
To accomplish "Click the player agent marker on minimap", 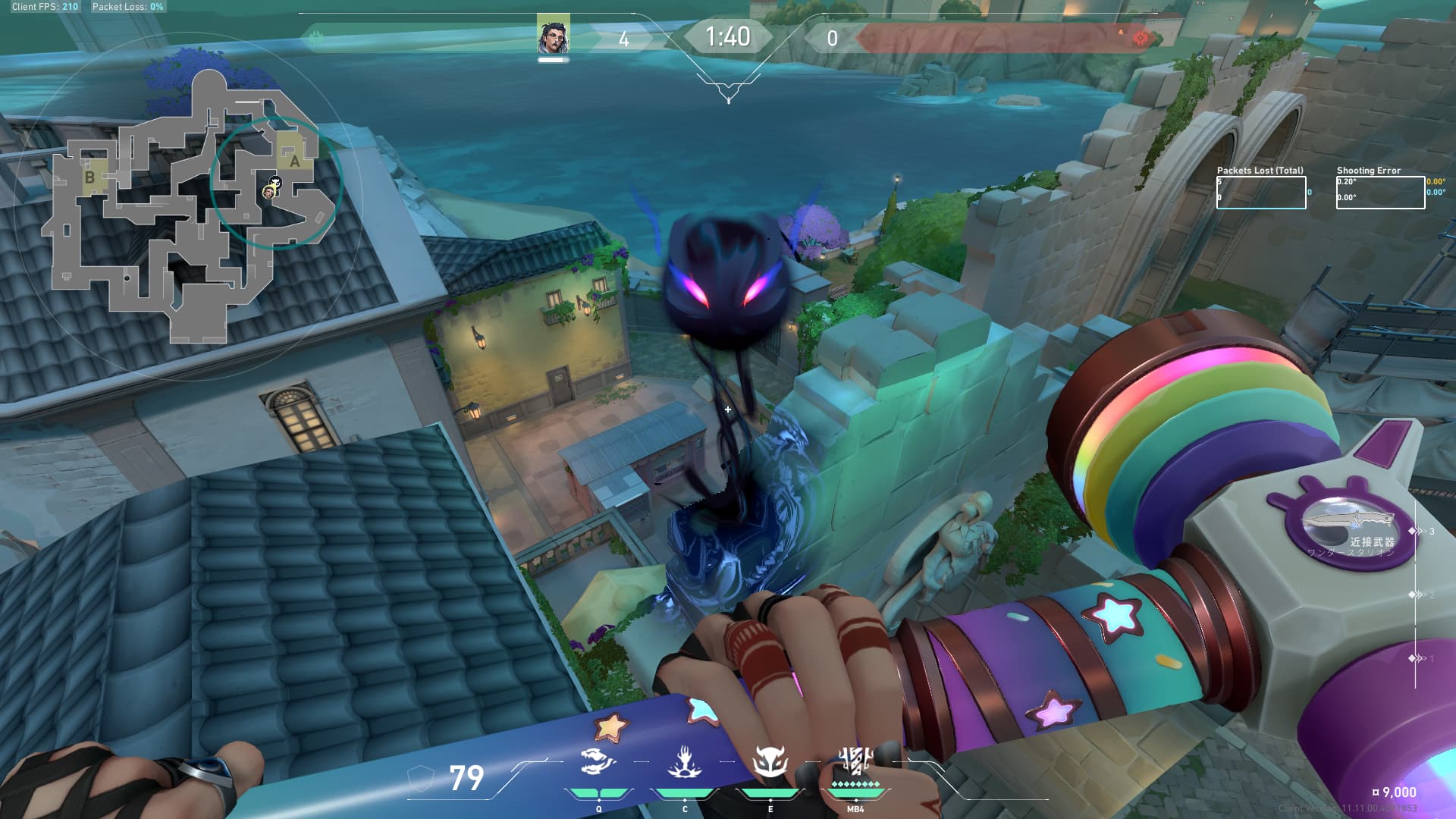I will click(268, 193).
